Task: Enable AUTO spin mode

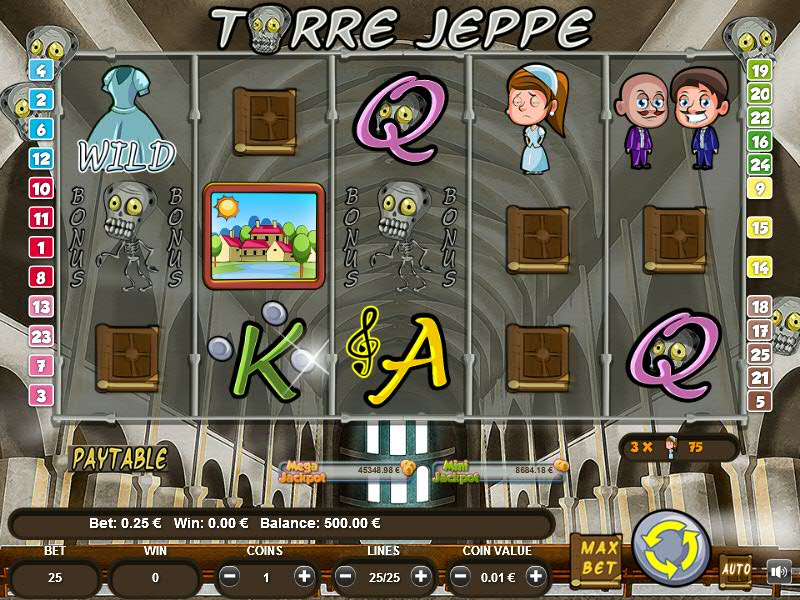Action: pyautogui.click(x=735, y=571)
